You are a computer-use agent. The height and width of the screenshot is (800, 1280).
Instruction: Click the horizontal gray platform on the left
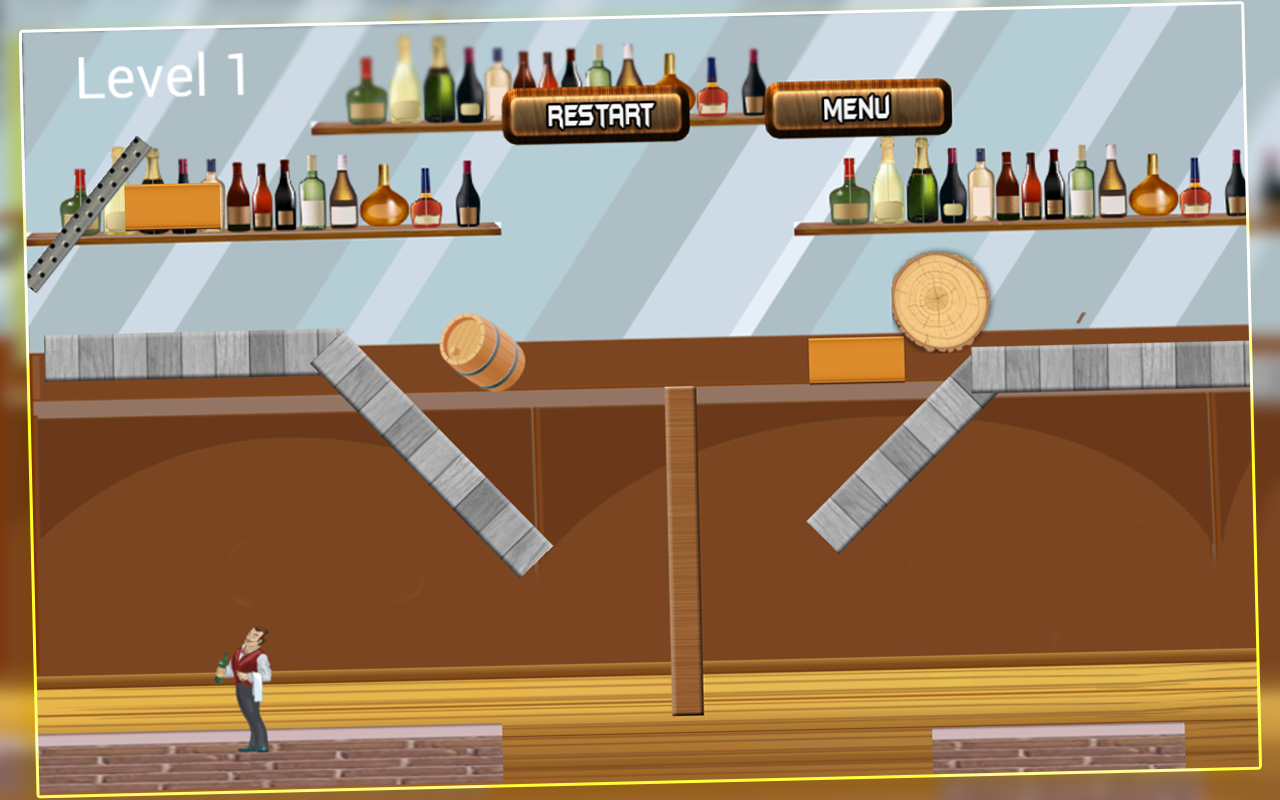click(x=180, y=355)
